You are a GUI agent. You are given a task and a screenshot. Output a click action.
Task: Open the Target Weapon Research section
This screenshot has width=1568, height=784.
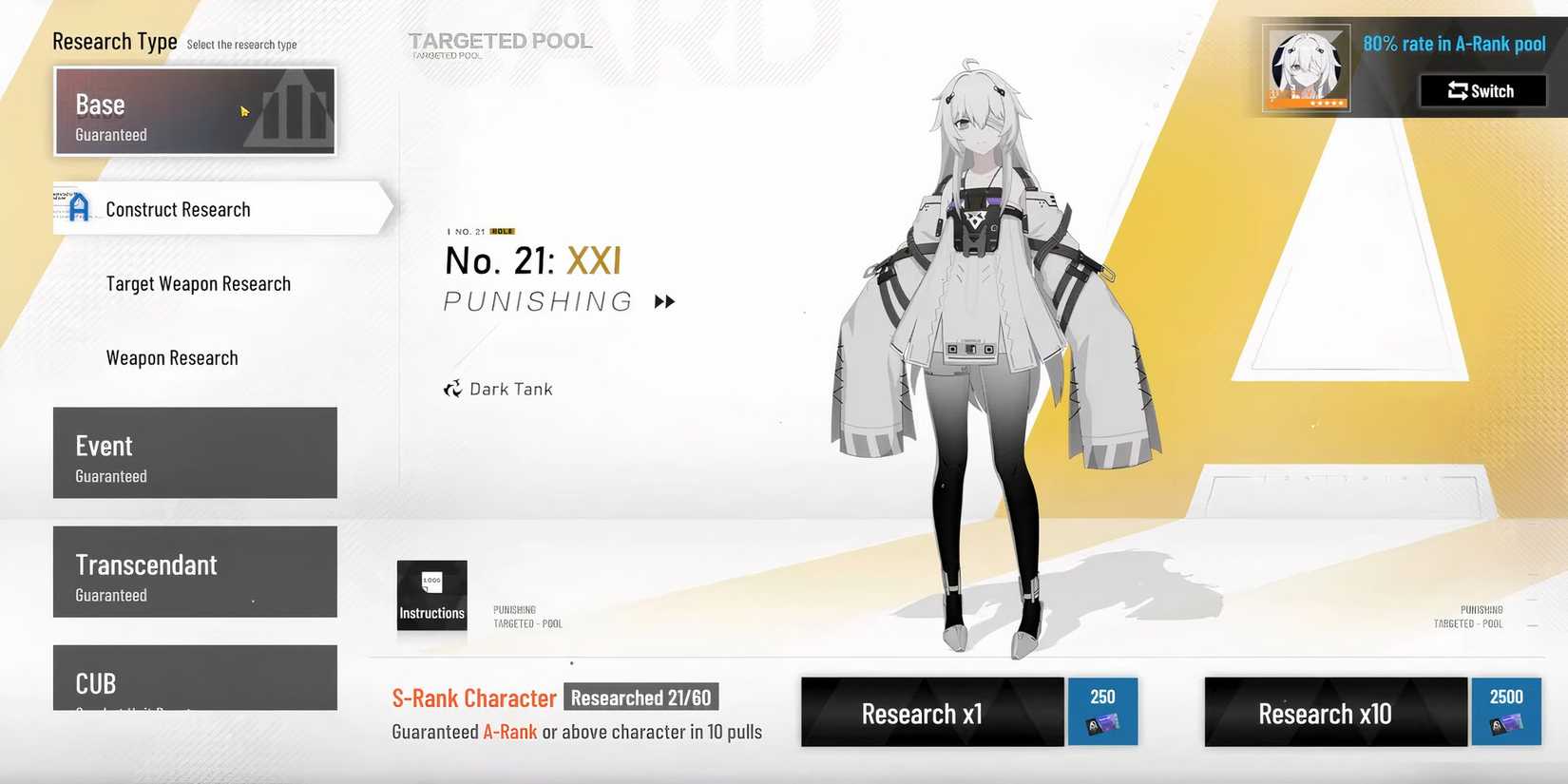click(x=198, y=282)
